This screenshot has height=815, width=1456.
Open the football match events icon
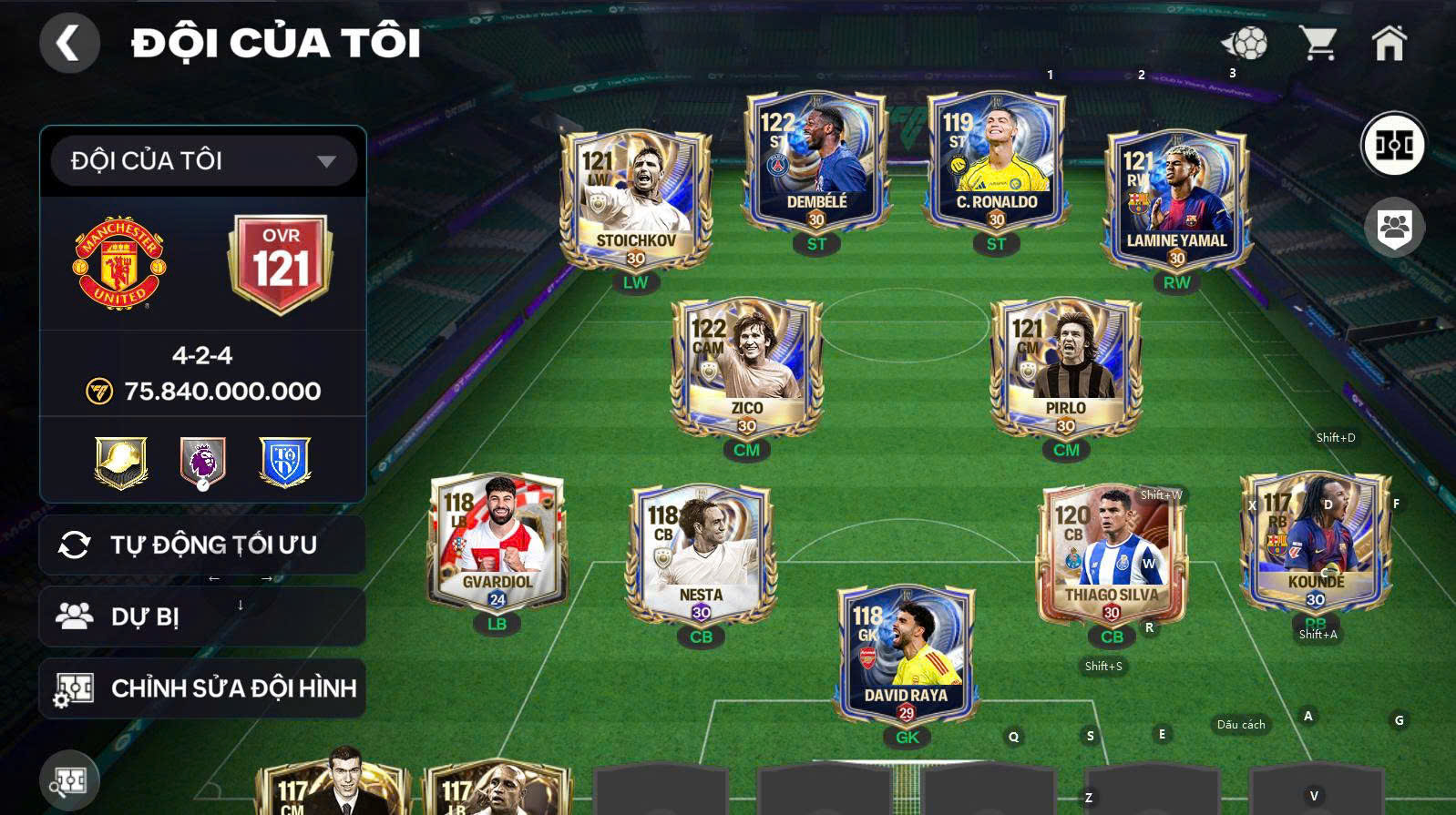(x=1248, y=43)
